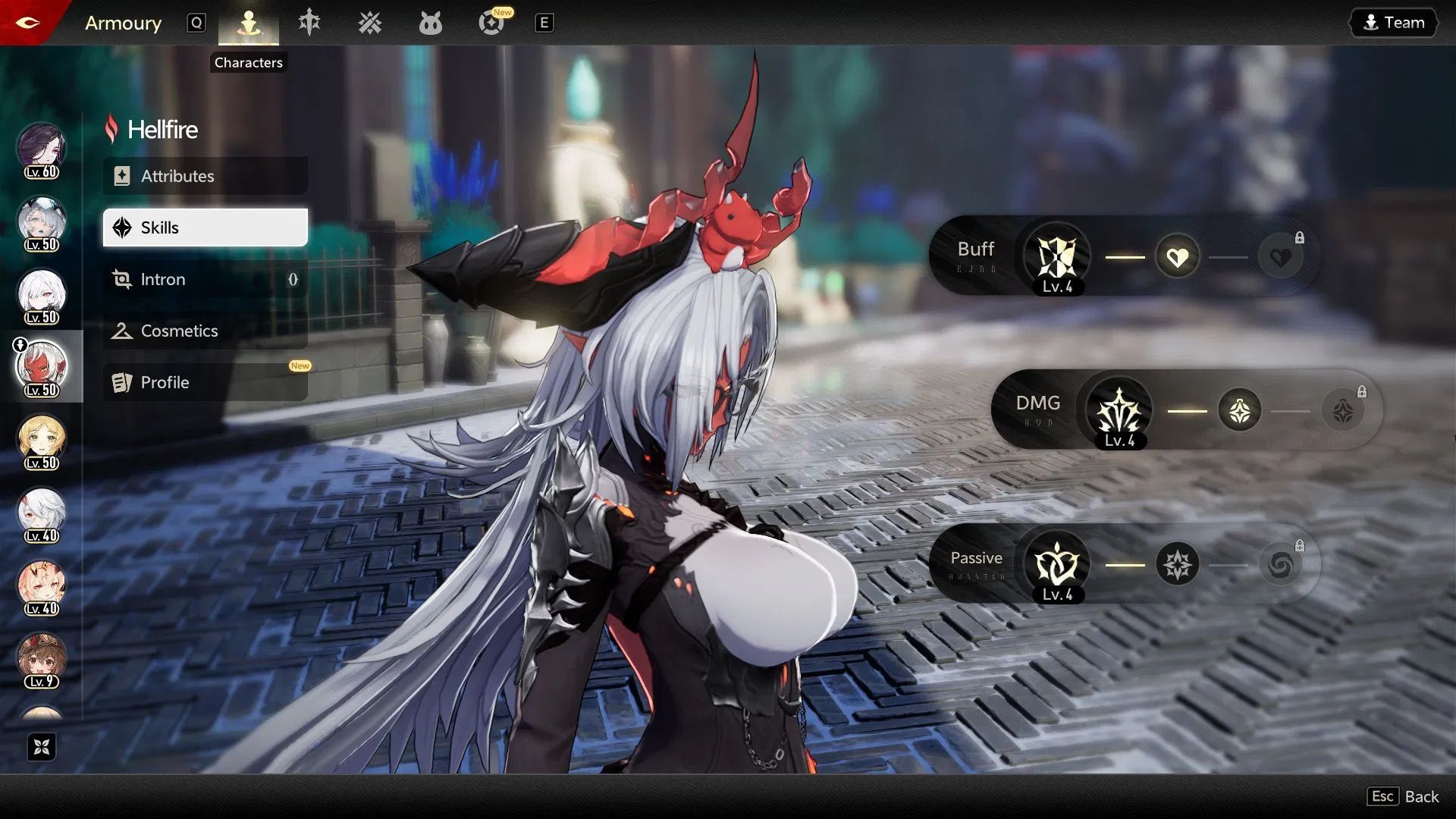Open the Characters tab in the top toolbar
This screenshot has height=819, width=1456.
tap(248, 23)
